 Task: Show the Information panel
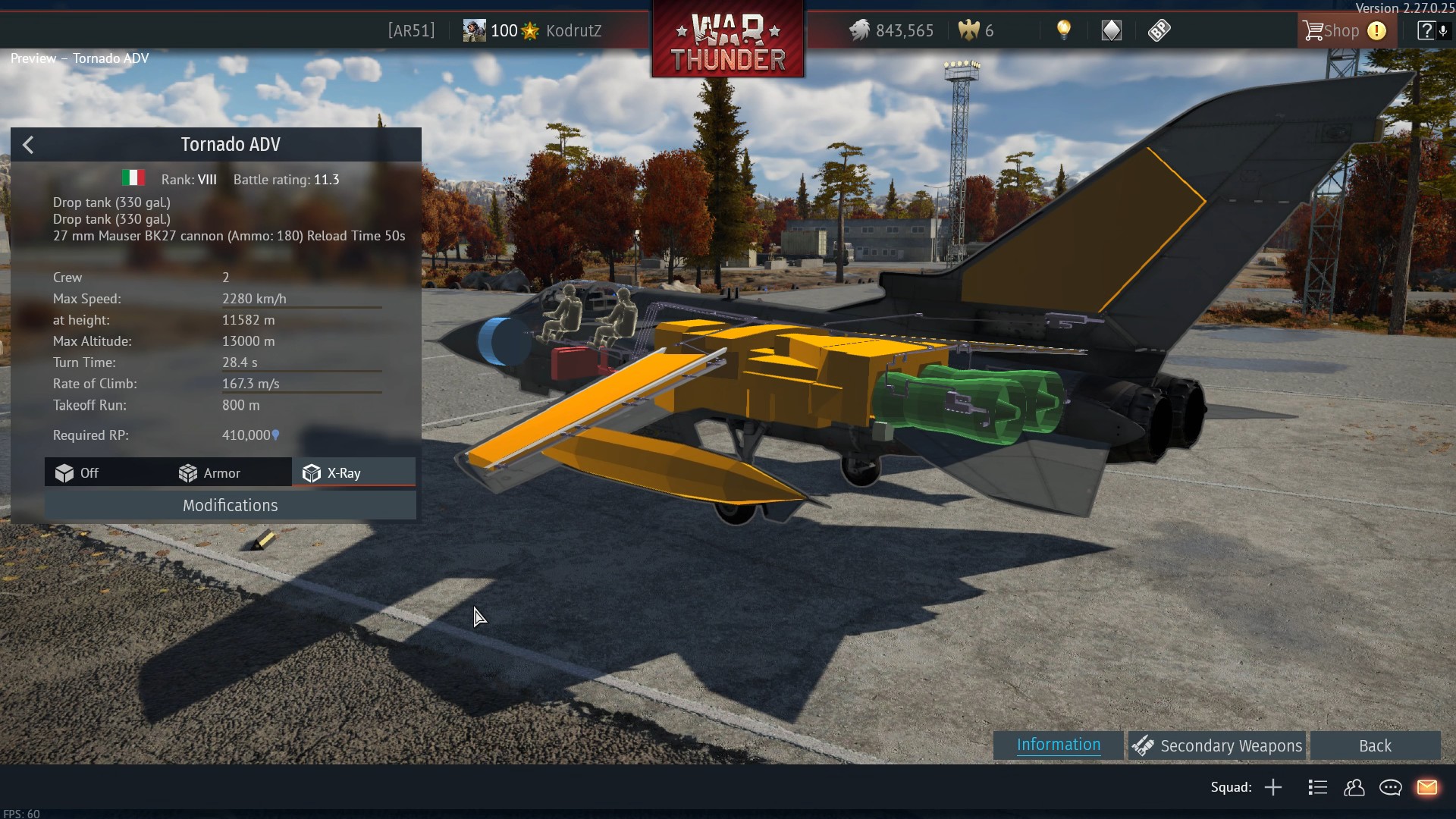click(x=1058, y=745)
